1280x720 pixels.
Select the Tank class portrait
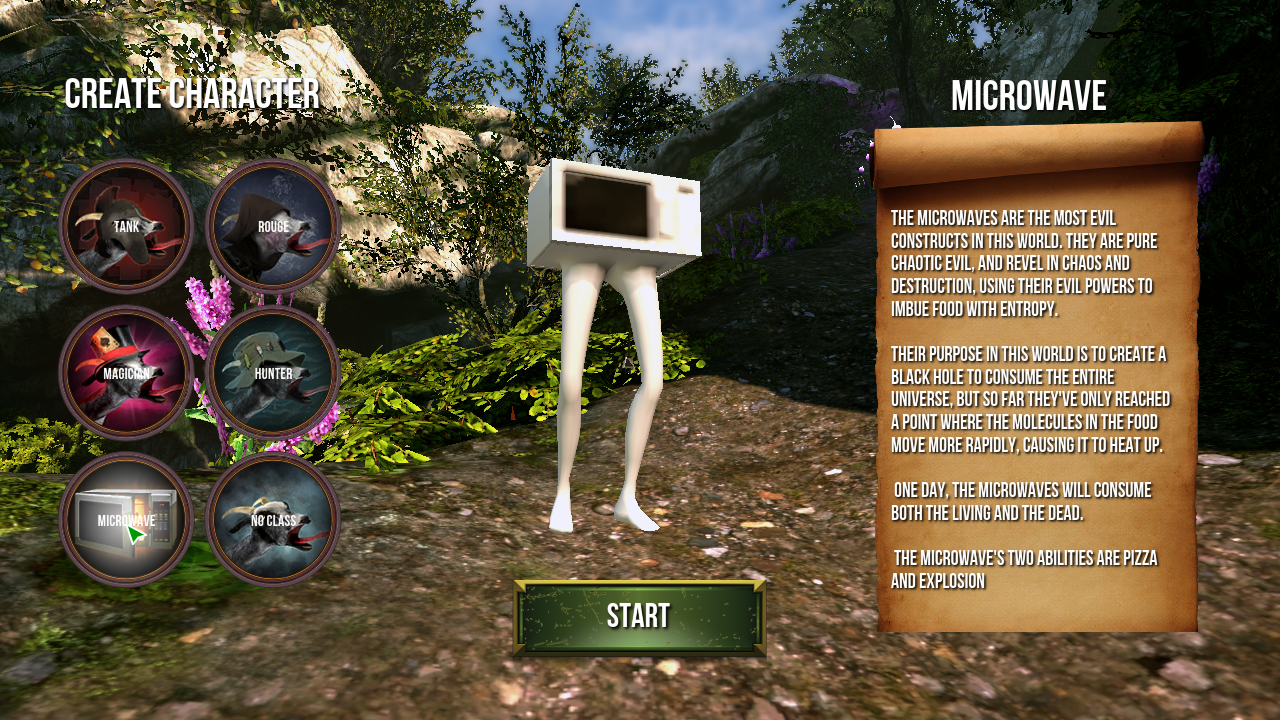click(x=126, y=226)
